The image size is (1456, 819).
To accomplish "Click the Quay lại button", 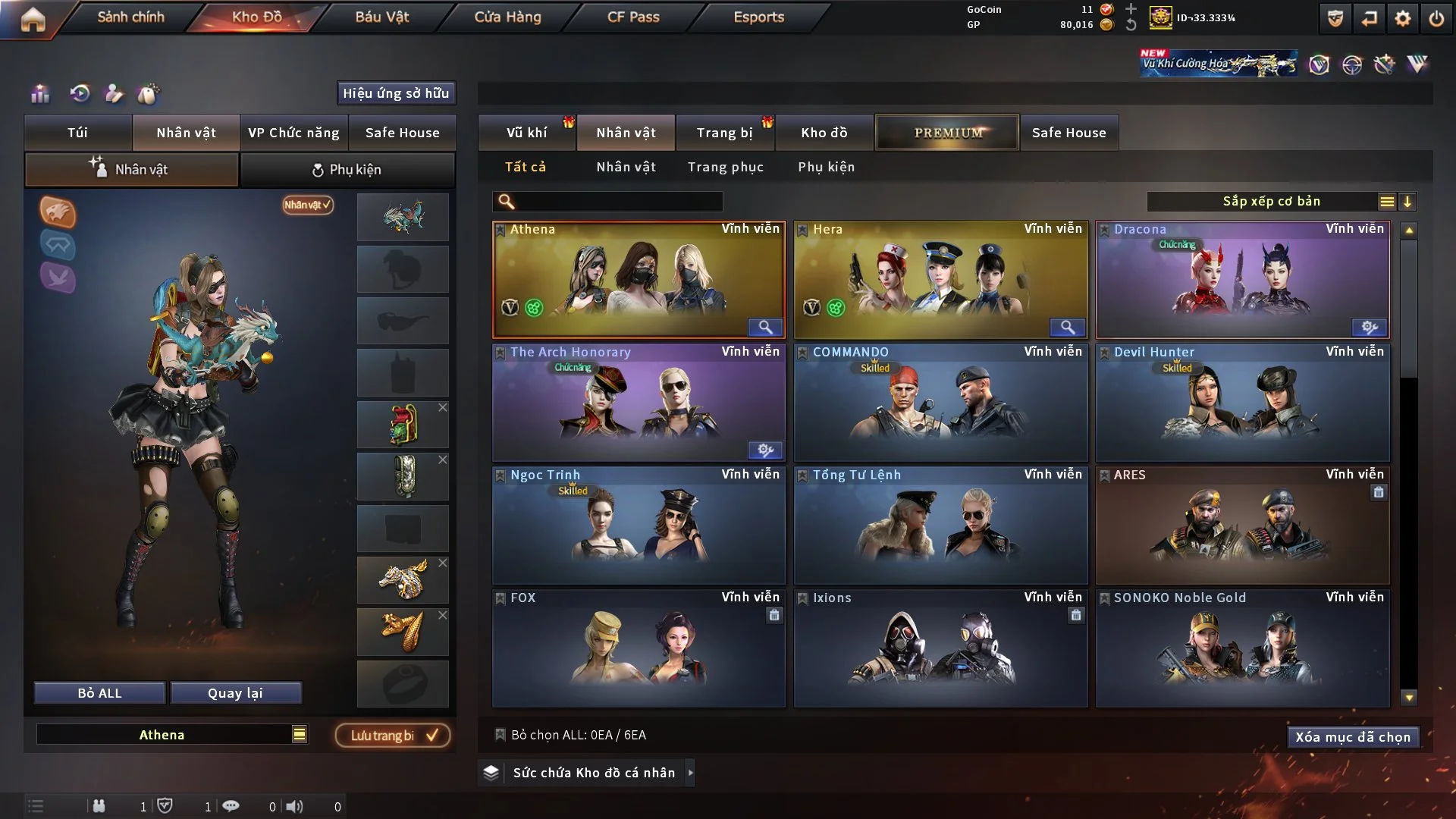I will point(235,693).
